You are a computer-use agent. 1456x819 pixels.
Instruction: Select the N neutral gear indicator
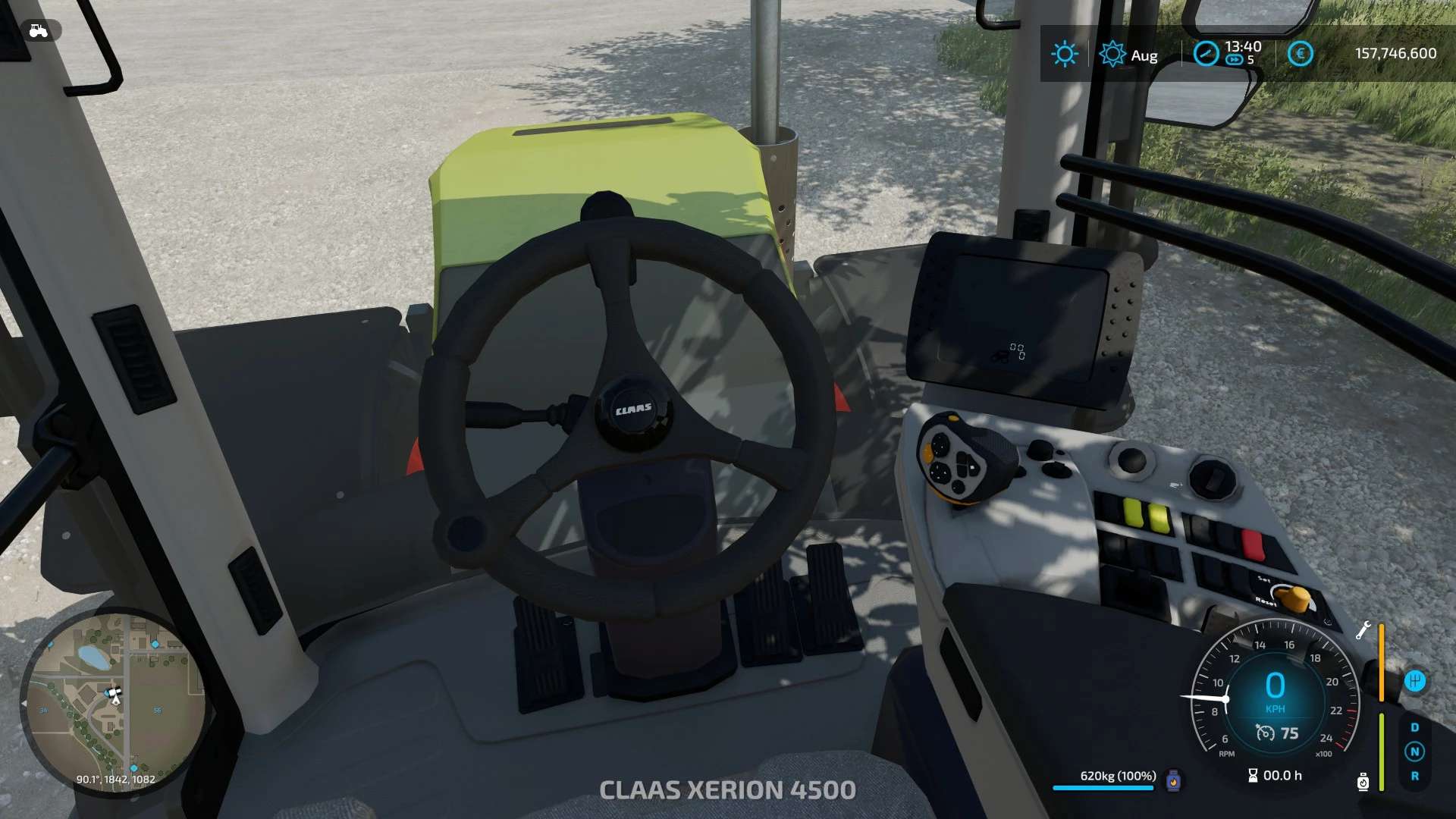tap(1414, 752)
